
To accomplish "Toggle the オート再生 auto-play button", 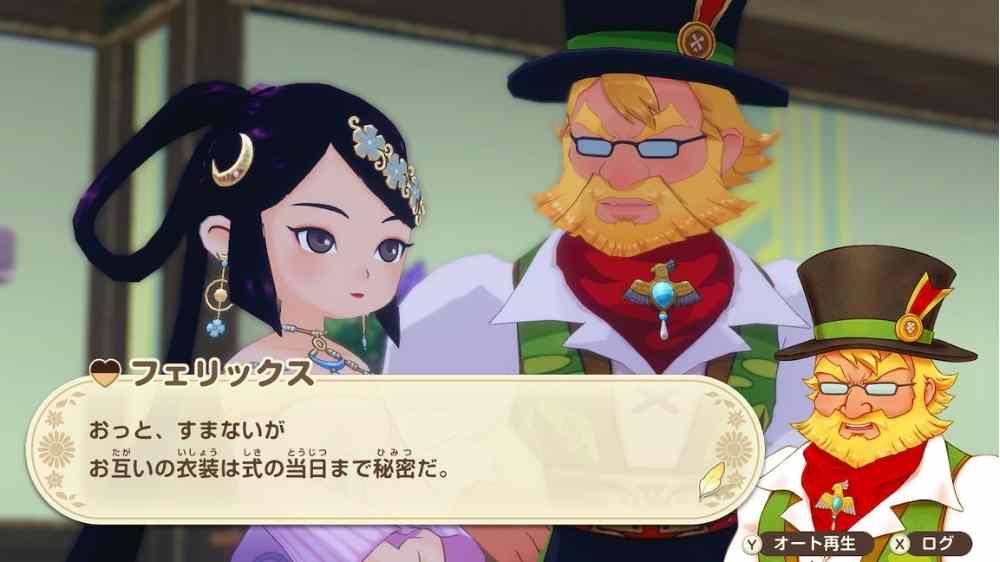I will (806, 544).
